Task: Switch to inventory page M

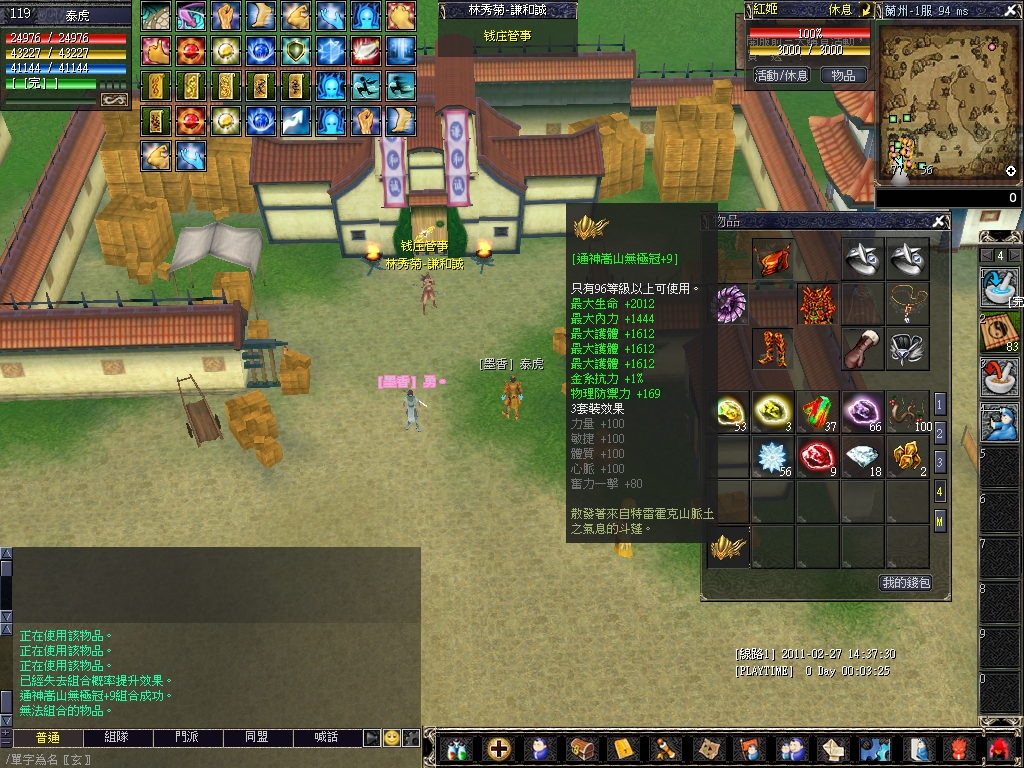Action: coord(940,520)
